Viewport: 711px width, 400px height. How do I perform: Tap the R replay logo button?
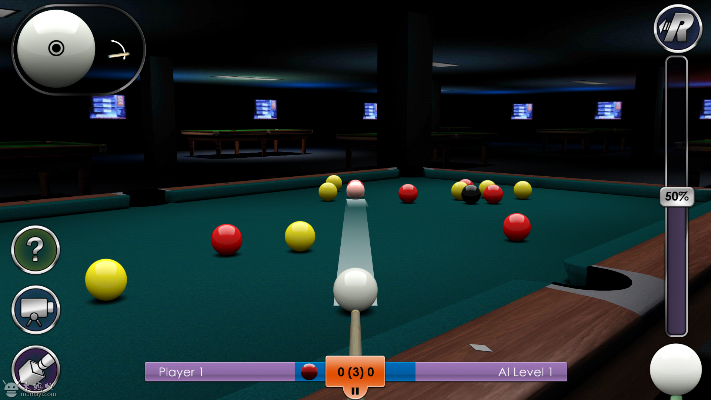tap(677, 27)
